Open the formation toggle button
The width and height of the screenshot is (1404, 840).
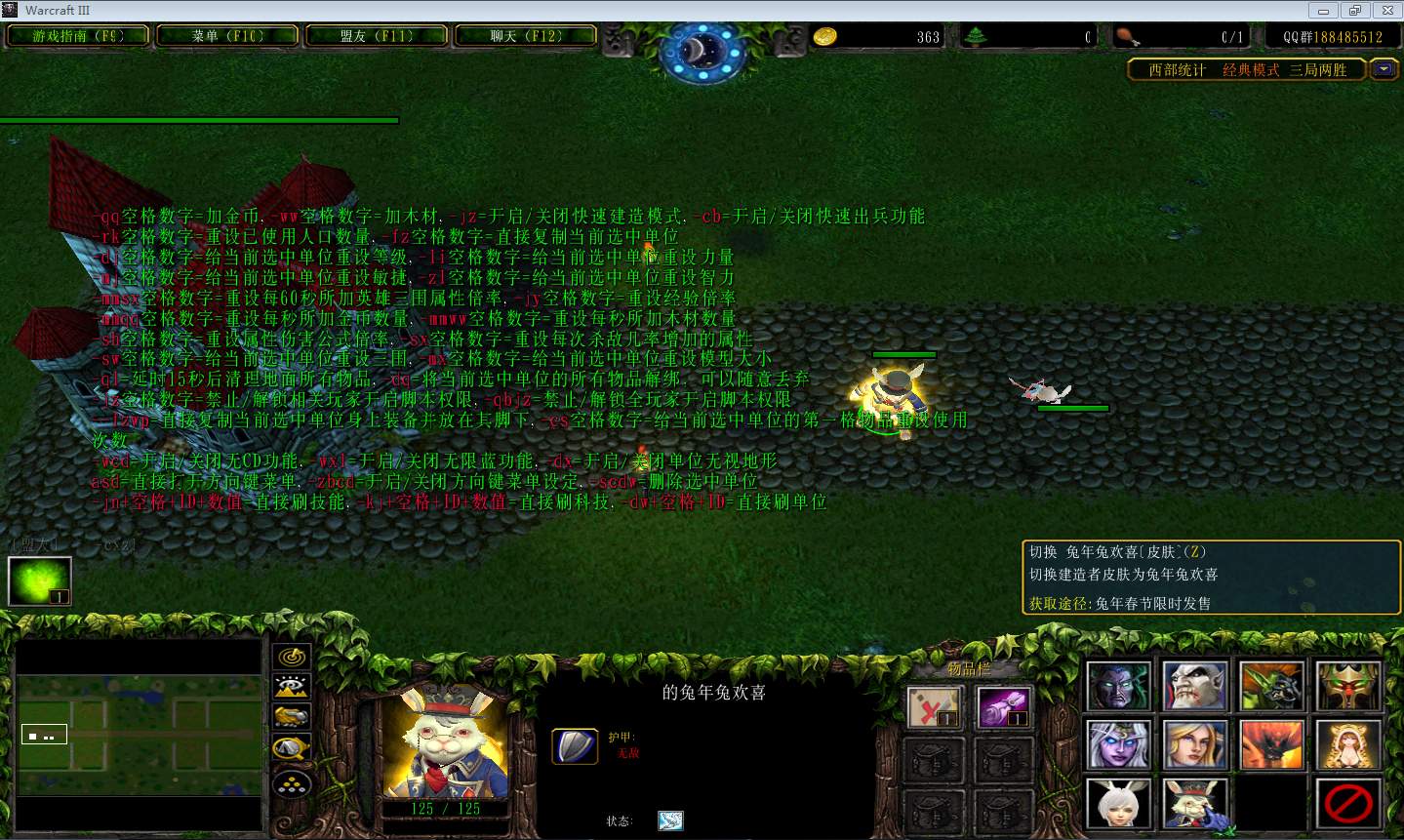[292, 782]
